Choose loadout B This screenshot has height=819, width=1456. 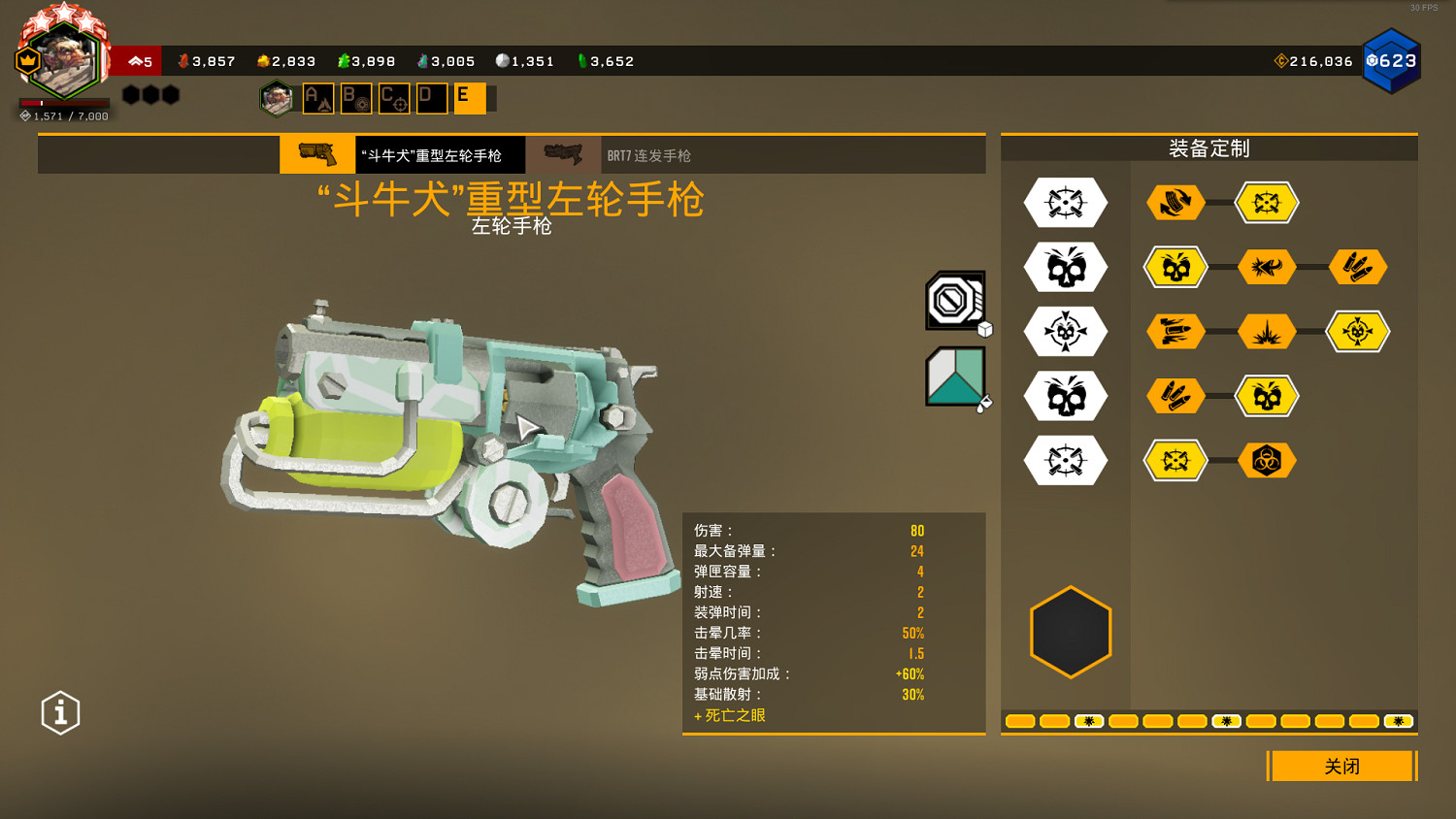tap(356, 98)
